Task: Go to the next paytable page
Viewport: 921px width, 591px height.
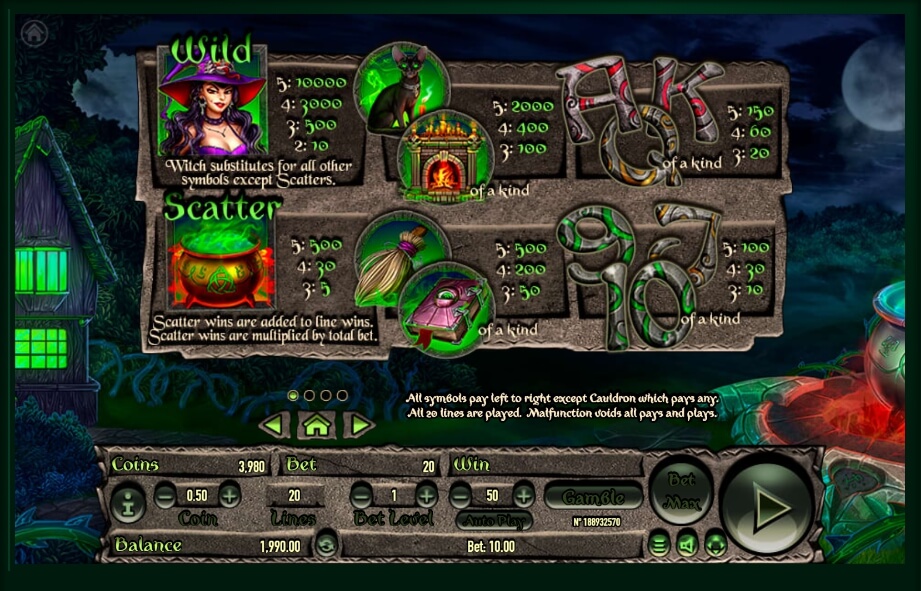Action: 358,425
